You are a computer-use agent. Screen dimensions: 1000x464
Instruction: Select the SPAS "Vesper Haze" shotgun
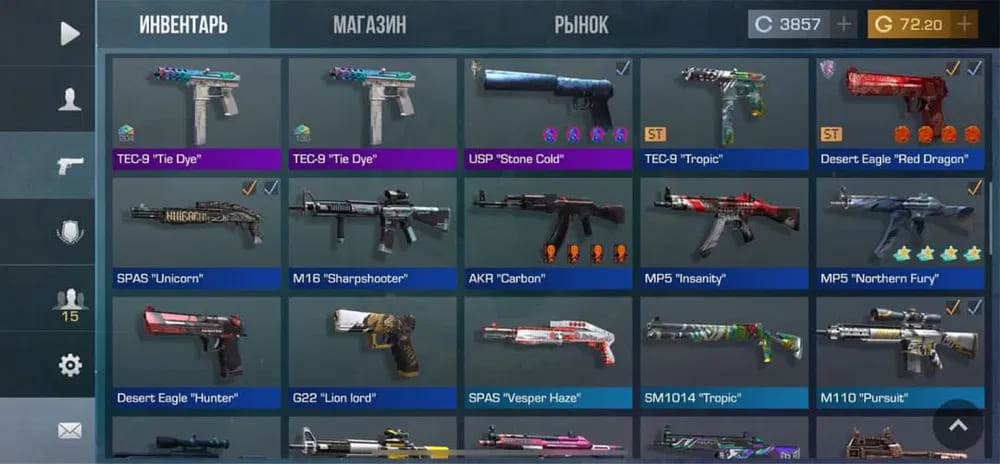tap(548, 352)
